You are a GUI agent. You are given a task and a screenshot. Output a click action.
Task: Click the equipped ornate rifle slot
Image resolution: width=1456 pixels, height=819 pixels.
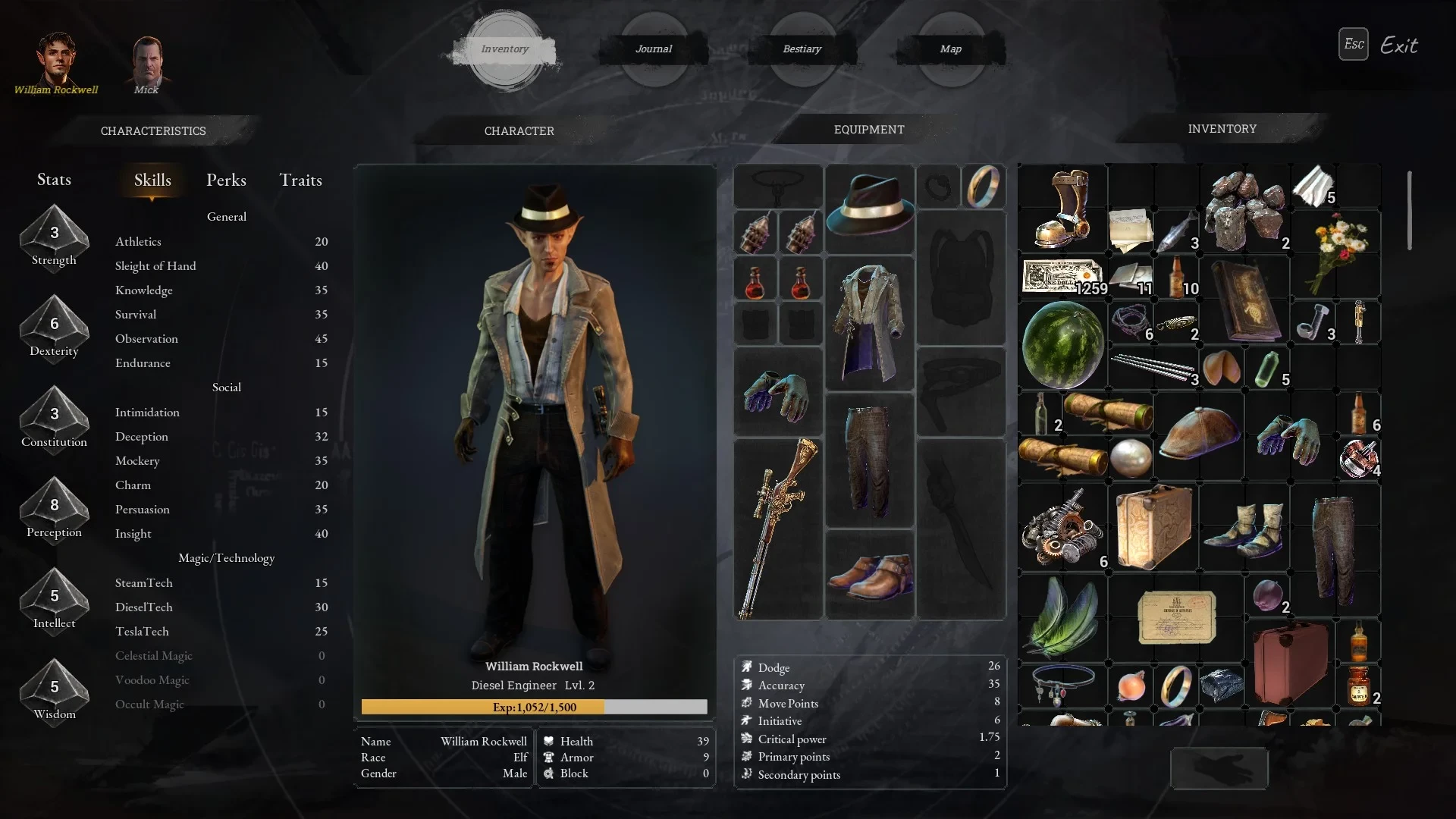[778, 529]
